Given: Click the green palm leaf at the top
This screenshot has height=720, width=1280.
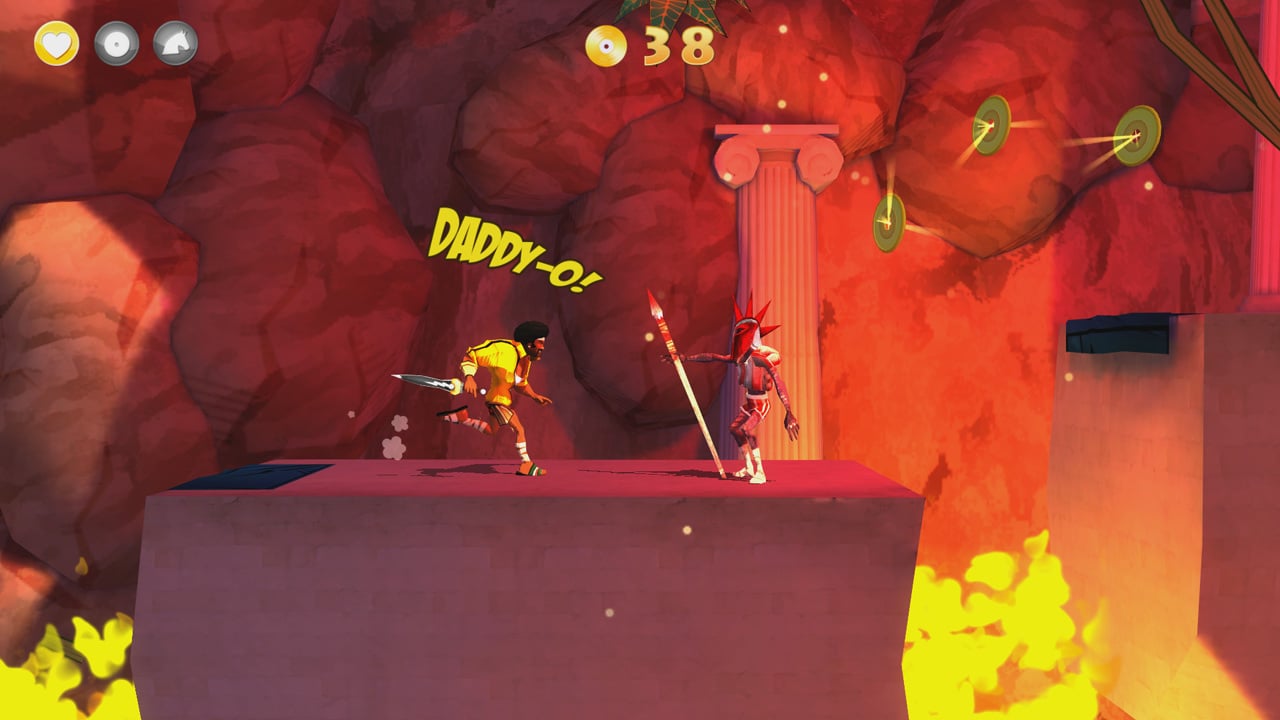Looking at the screenshot, I should tap(670, 15).
